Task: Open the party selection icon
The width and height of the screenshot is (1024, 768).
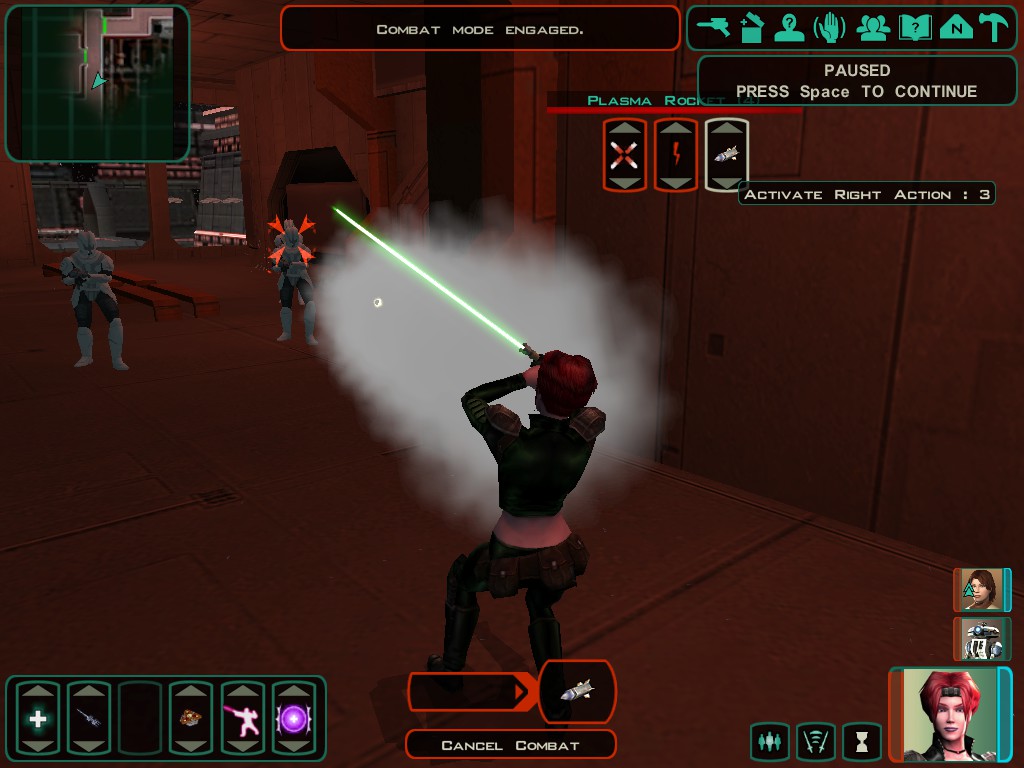Action: tap(873, 28)
